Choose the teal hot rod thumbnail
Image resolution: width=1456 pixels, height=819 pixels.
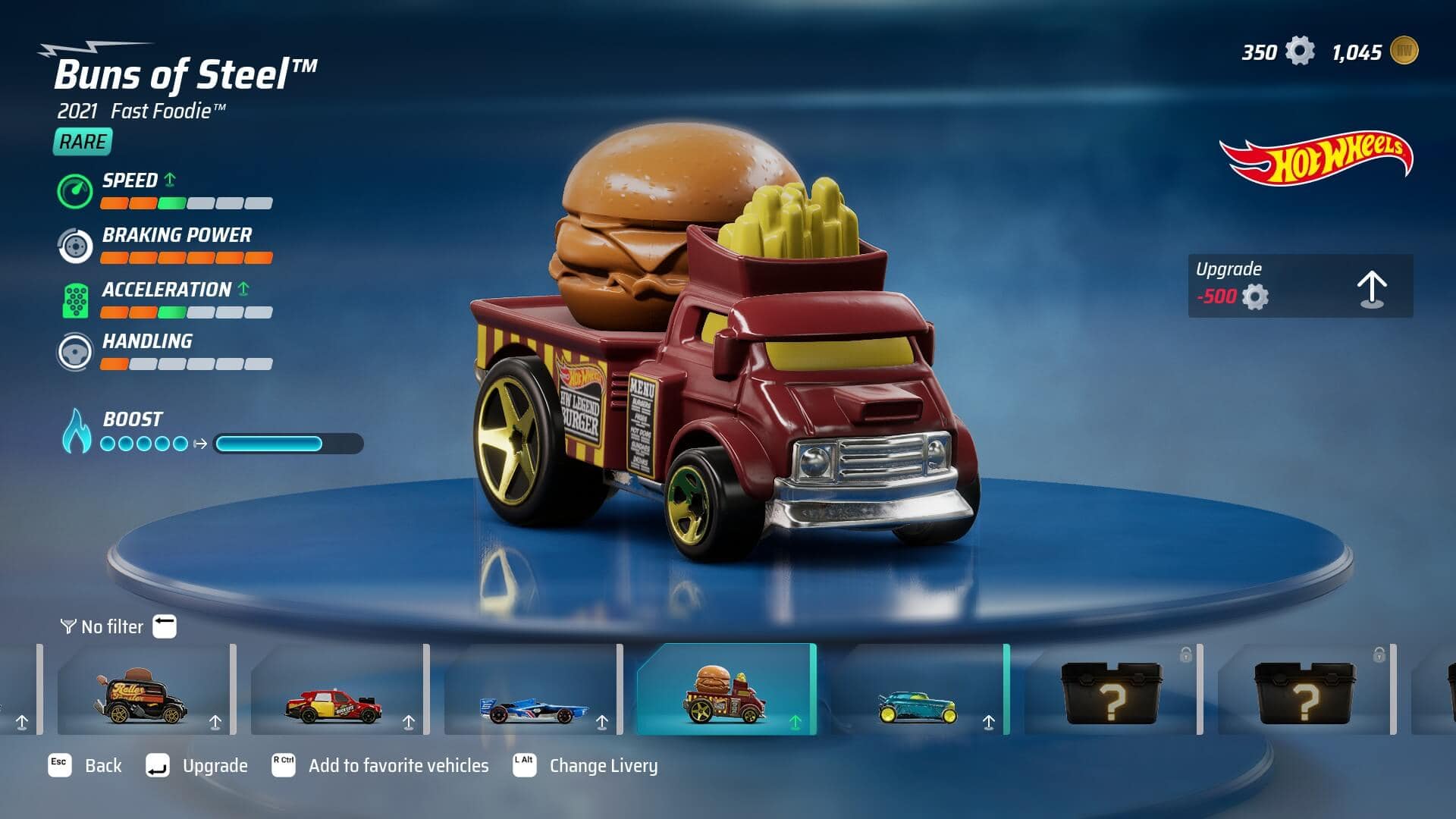(x=918, y=690)
